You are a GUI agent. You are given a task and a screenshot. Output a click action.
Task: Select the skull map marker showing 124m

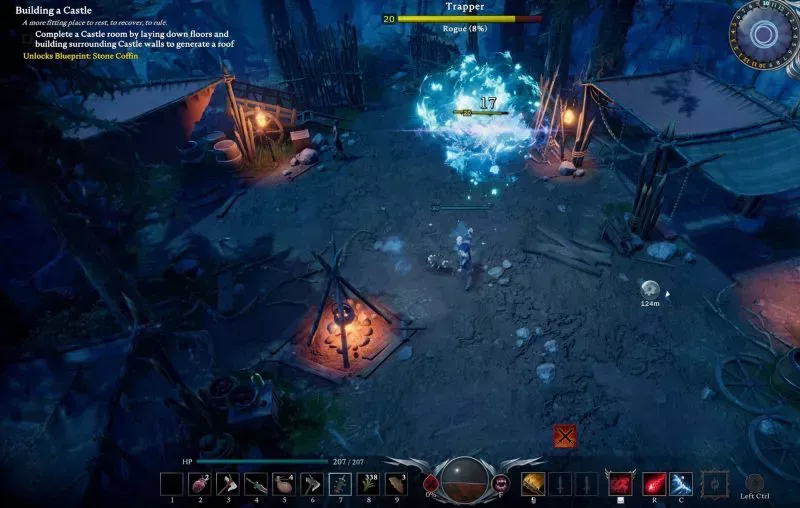click(x=649, y=287)
